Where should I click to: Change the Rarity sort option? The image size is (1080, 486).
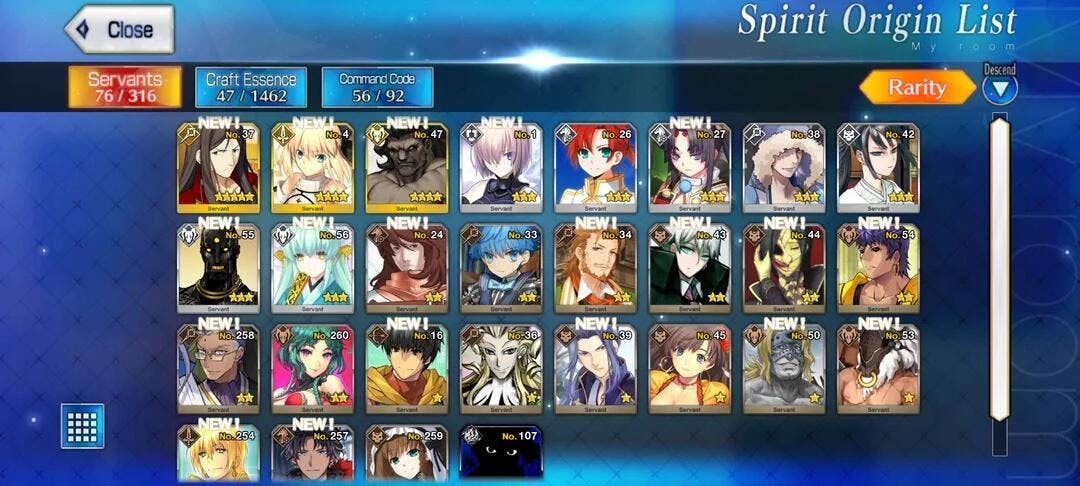(x=916, y=87)
